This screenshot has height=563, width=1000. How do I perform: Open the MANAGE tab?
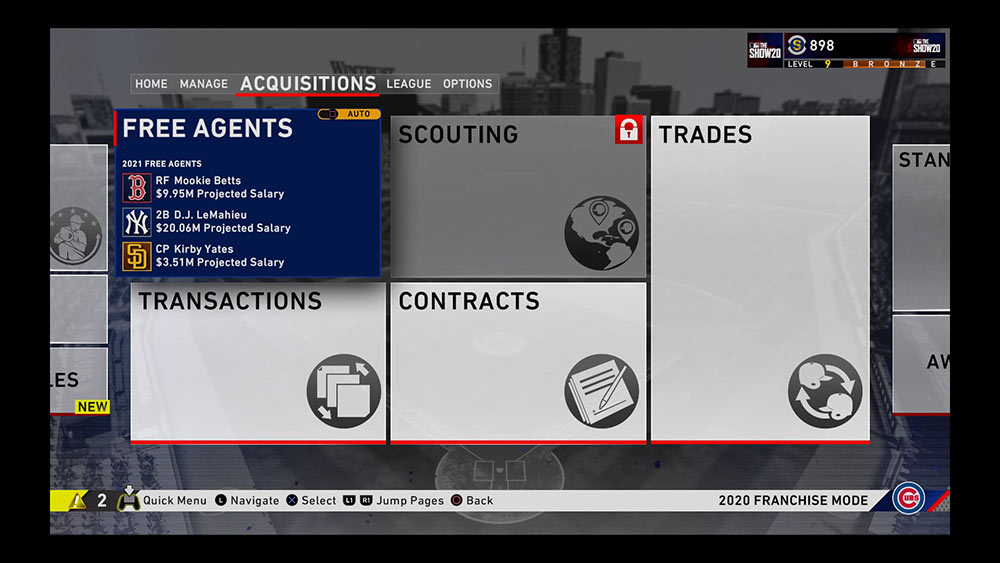coord(204,84)
